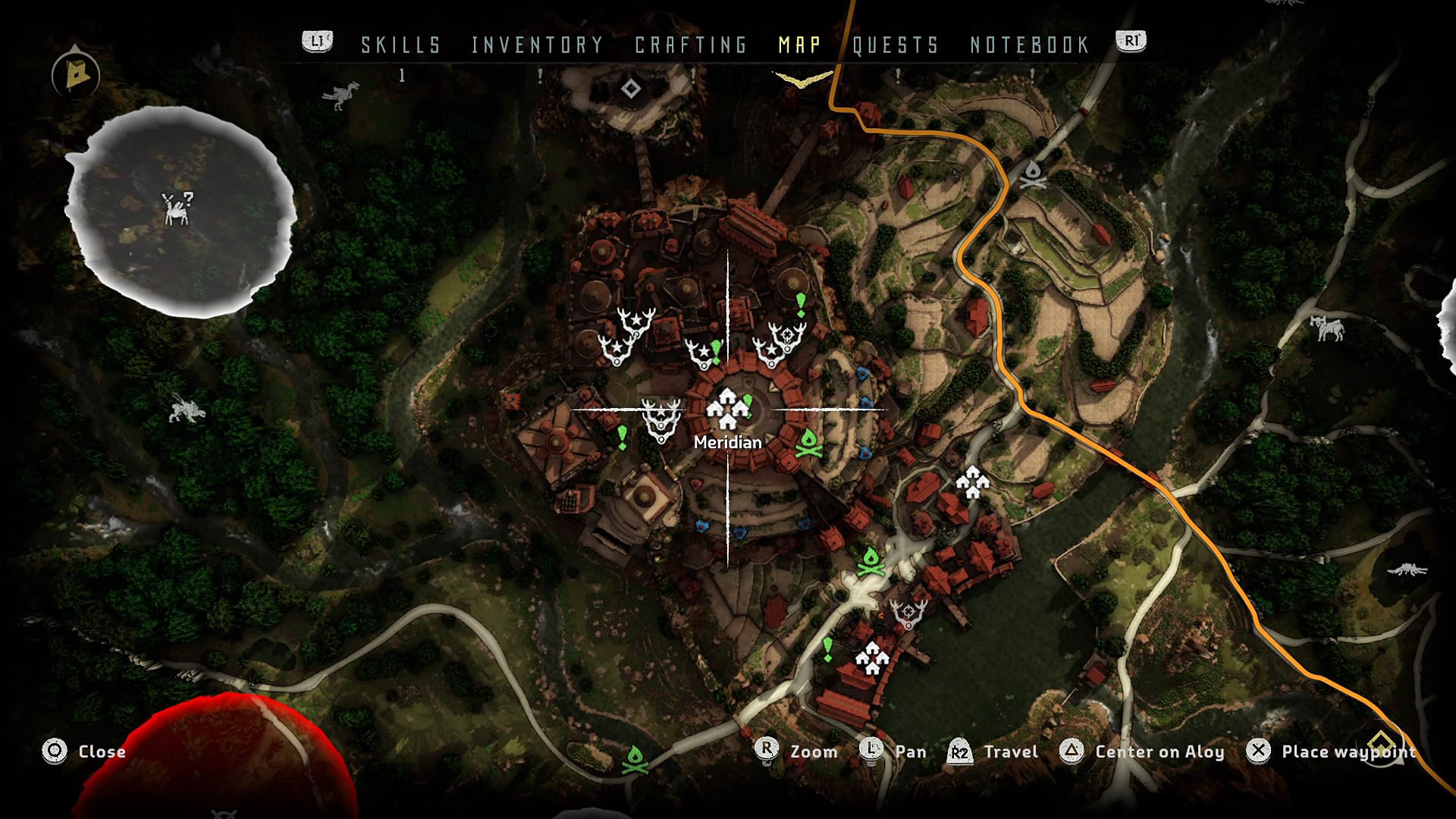
Task: Choose the crocodile-shaped machine site marker
Action: pyautogui.click(x=1407, y=570)
